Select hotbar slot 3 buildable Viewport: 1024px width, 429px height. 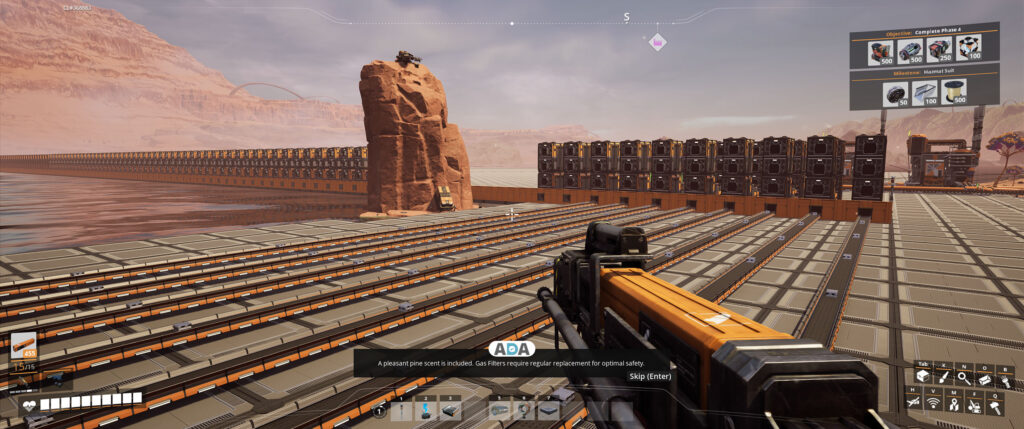(x=450, y=409)
